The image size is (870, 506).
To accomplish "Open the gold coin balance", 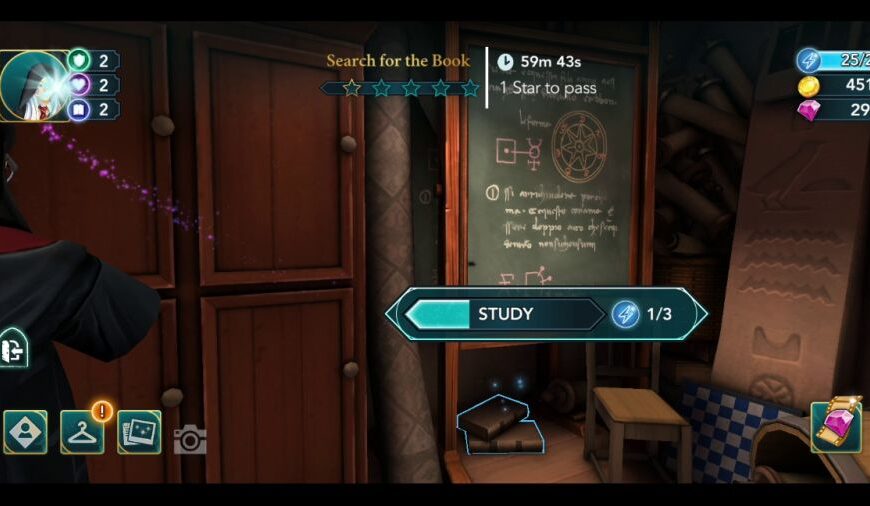I will 834,85.
